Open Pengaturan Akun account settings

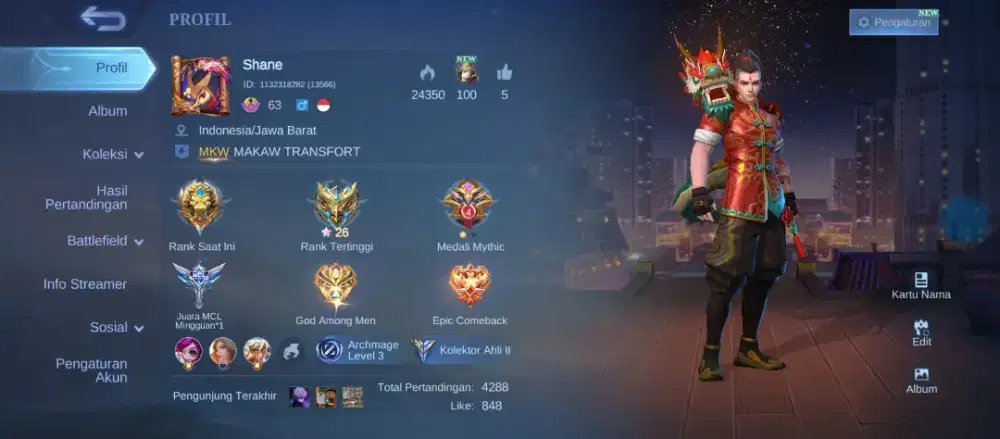point(91,370)
